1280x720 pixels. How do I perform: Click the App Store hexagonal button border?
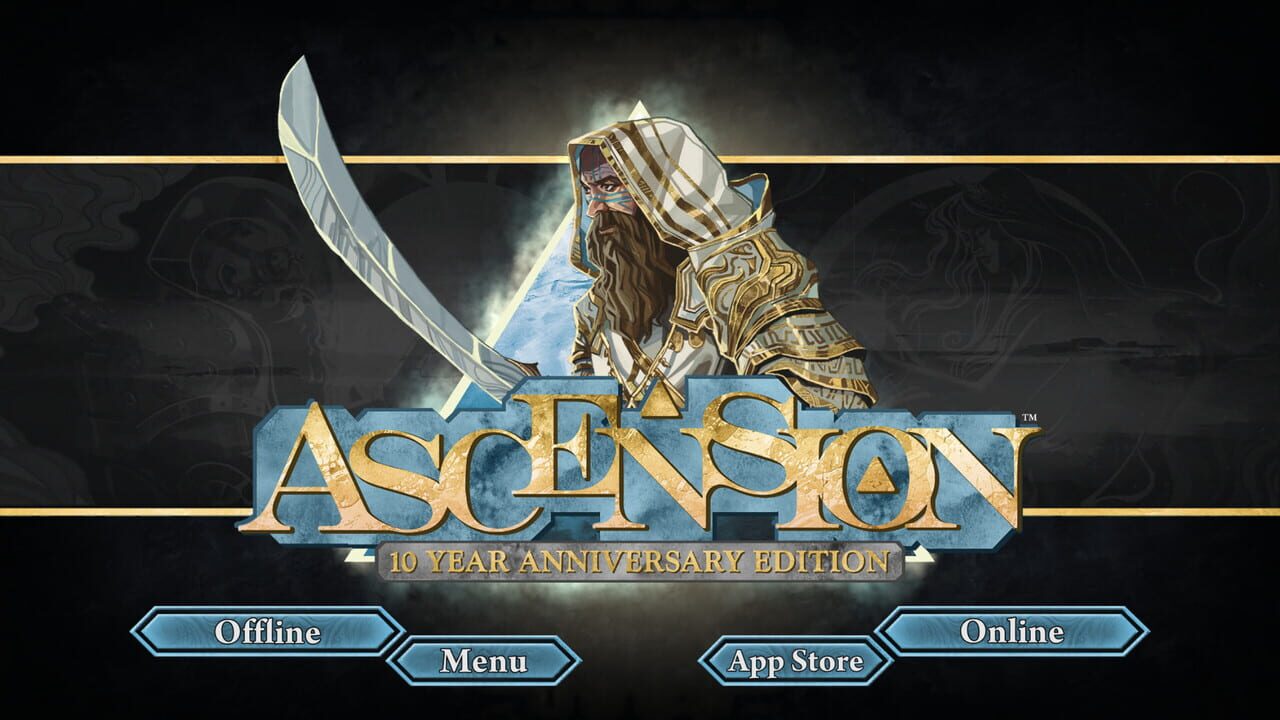pos(702,660)
